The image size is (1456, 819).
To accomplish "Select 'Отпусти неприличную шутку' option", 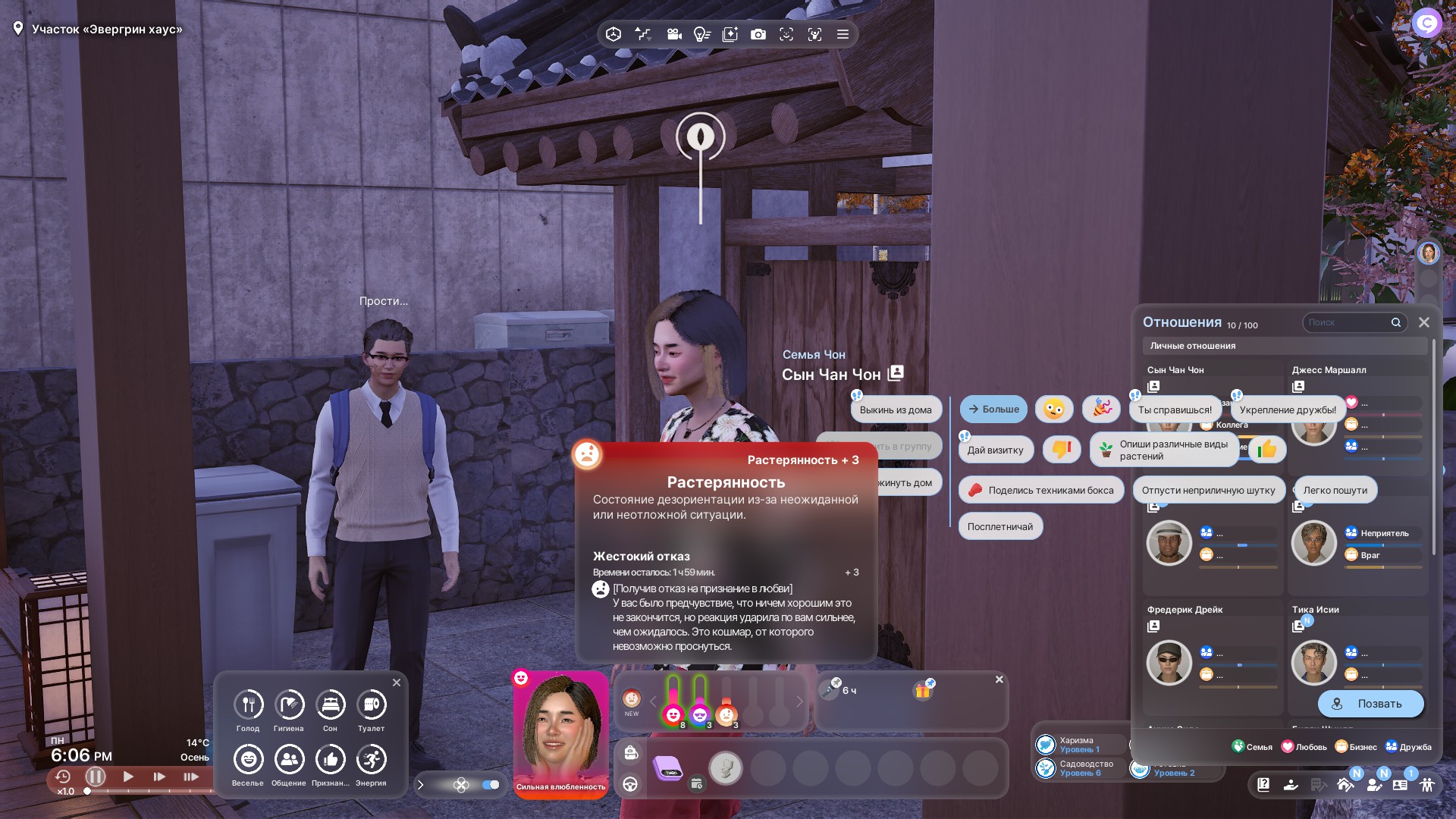I will coord(1208,491).
